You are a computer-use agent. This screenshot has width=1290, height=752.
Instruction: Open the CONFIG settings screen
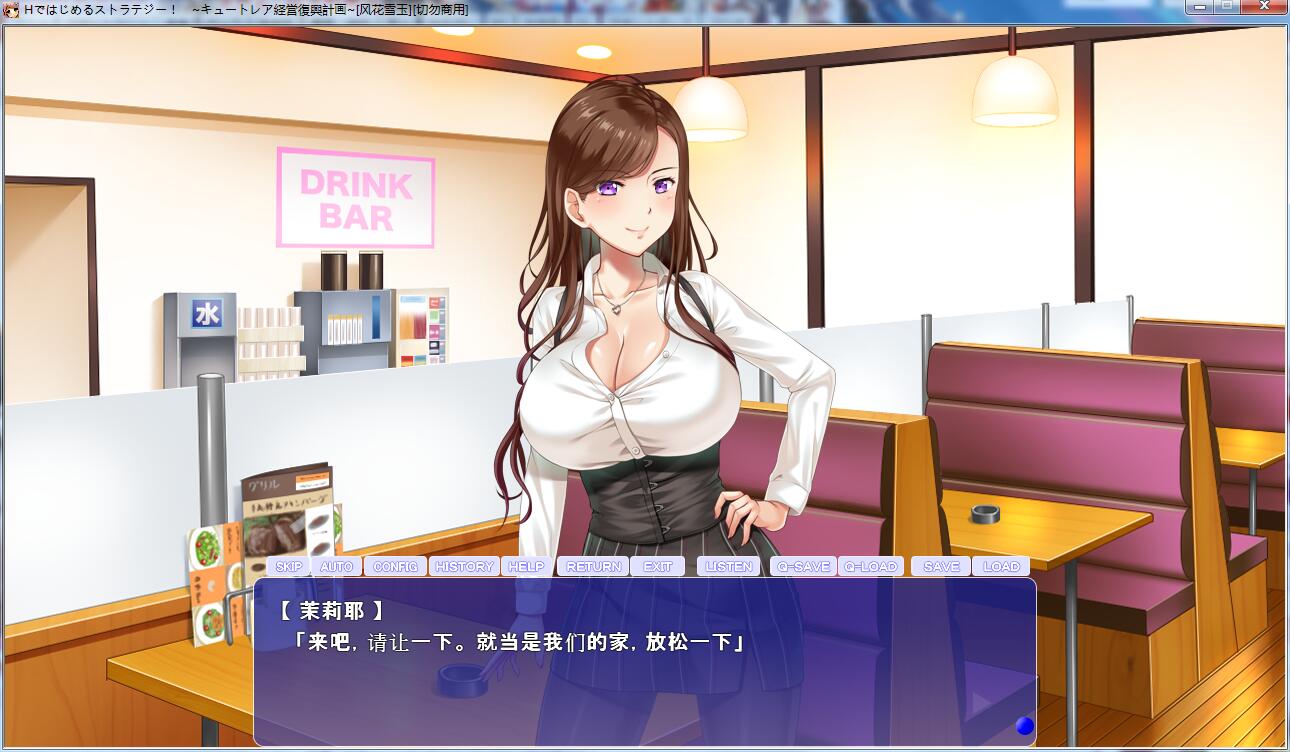pyautogui.click(x=395, y=566)
